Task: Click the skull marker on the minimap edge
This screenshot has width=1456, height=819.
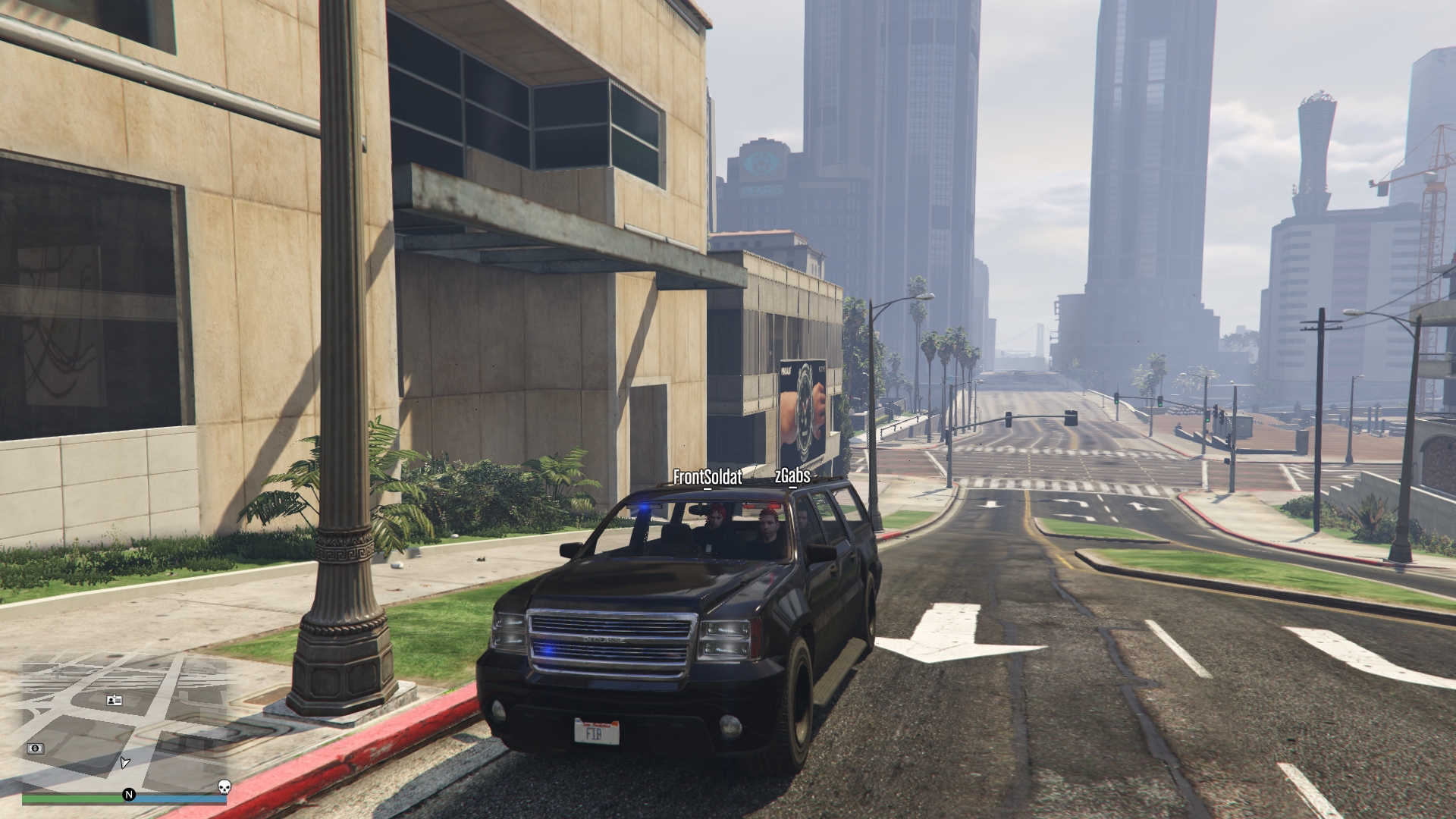Action: [224, 786]
